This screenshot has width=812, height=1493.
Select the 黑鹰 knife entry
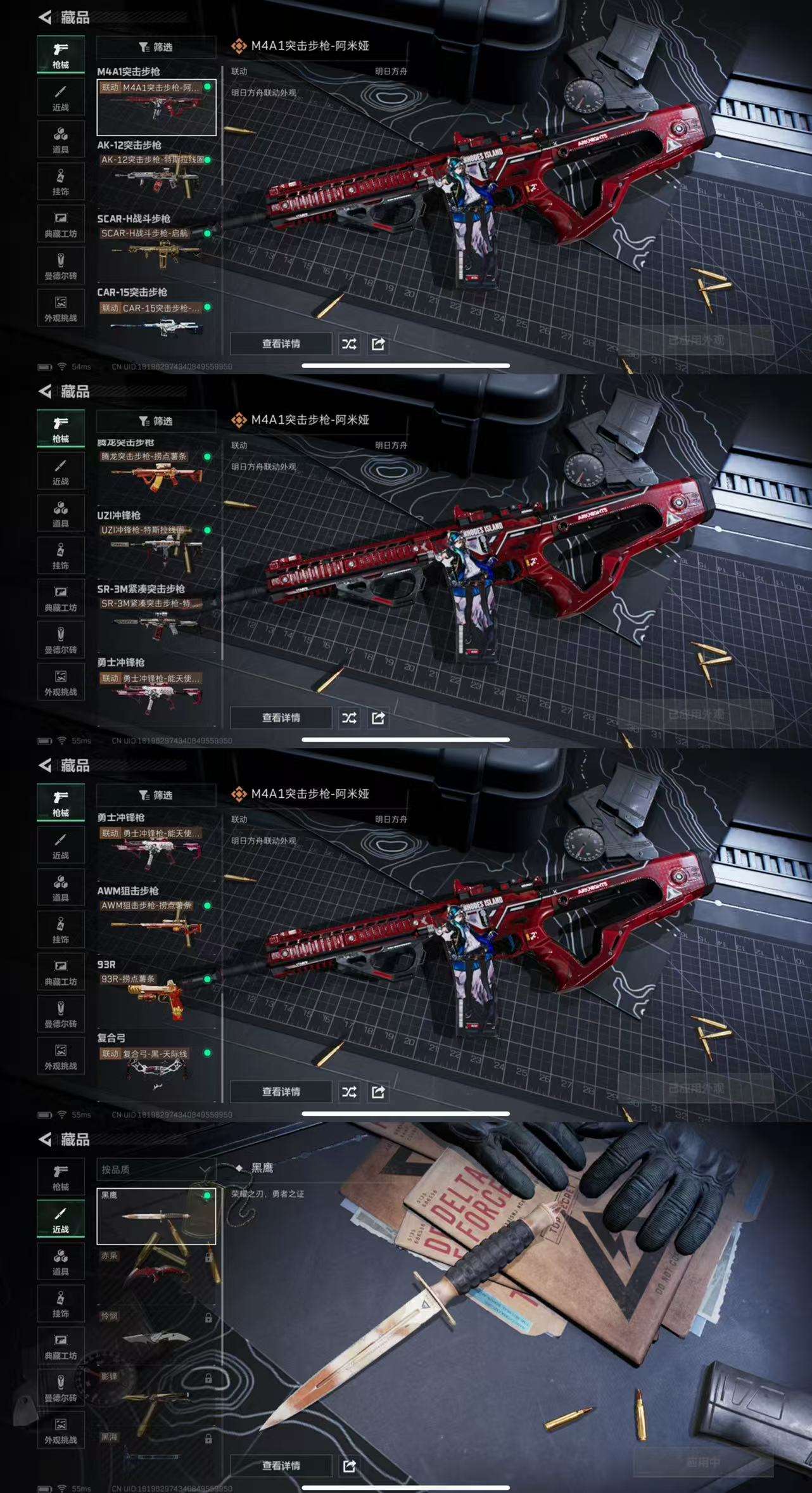tap(156, 1216)
